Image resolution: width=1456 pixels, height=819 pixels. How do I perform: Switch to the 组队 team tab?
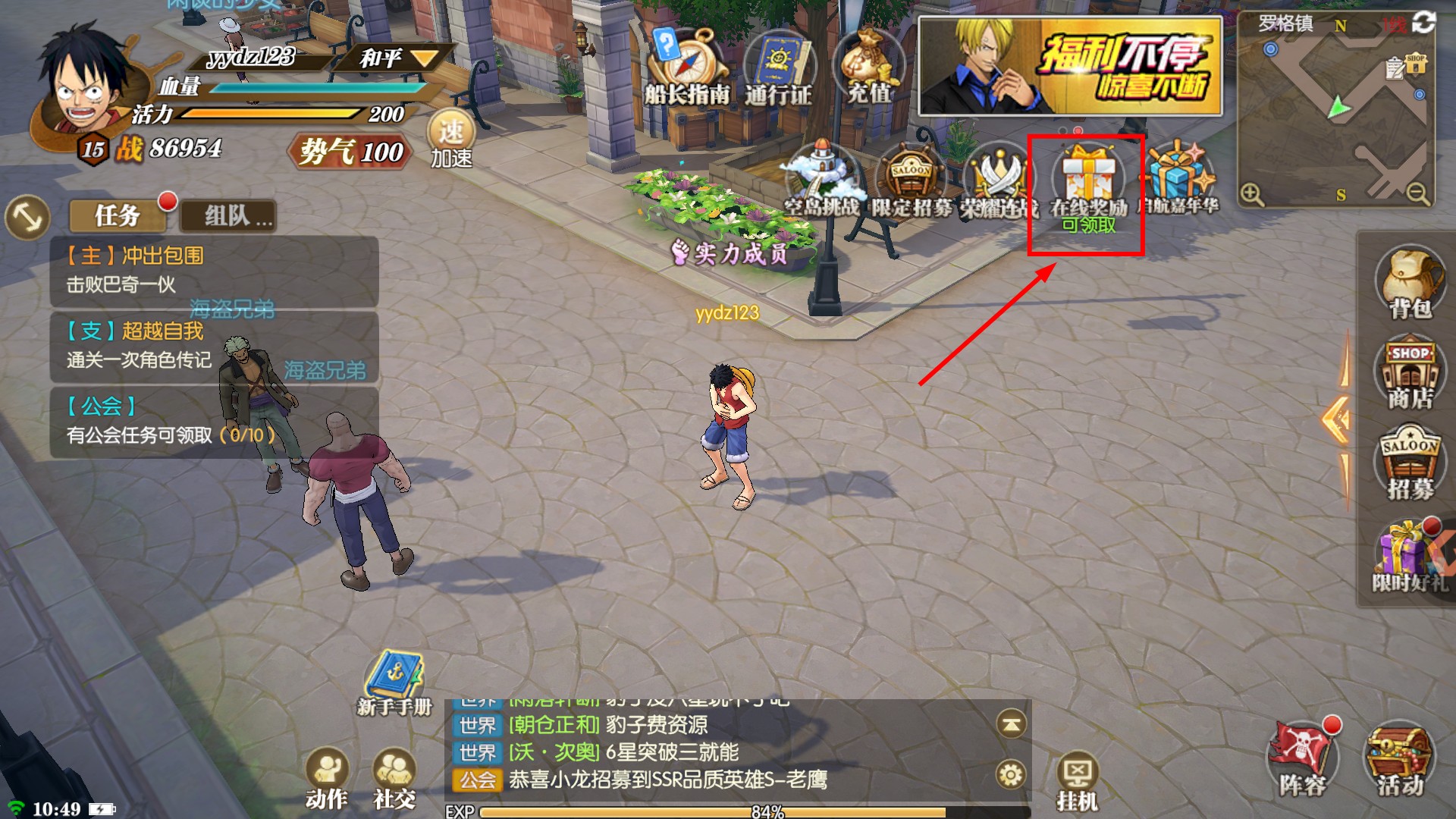[x=228, y=216]
